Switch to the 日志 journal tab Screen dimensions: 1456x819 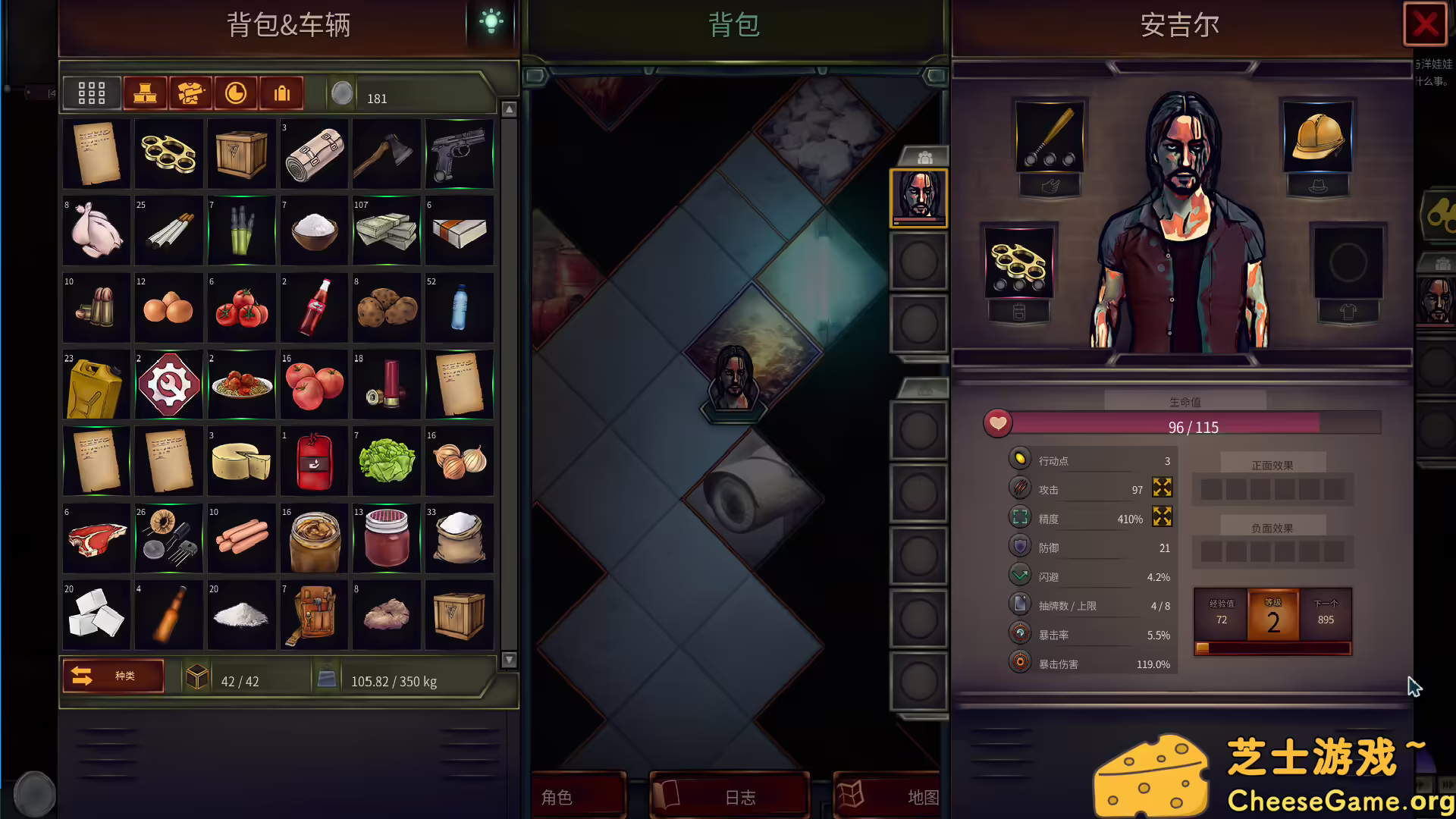730,796
